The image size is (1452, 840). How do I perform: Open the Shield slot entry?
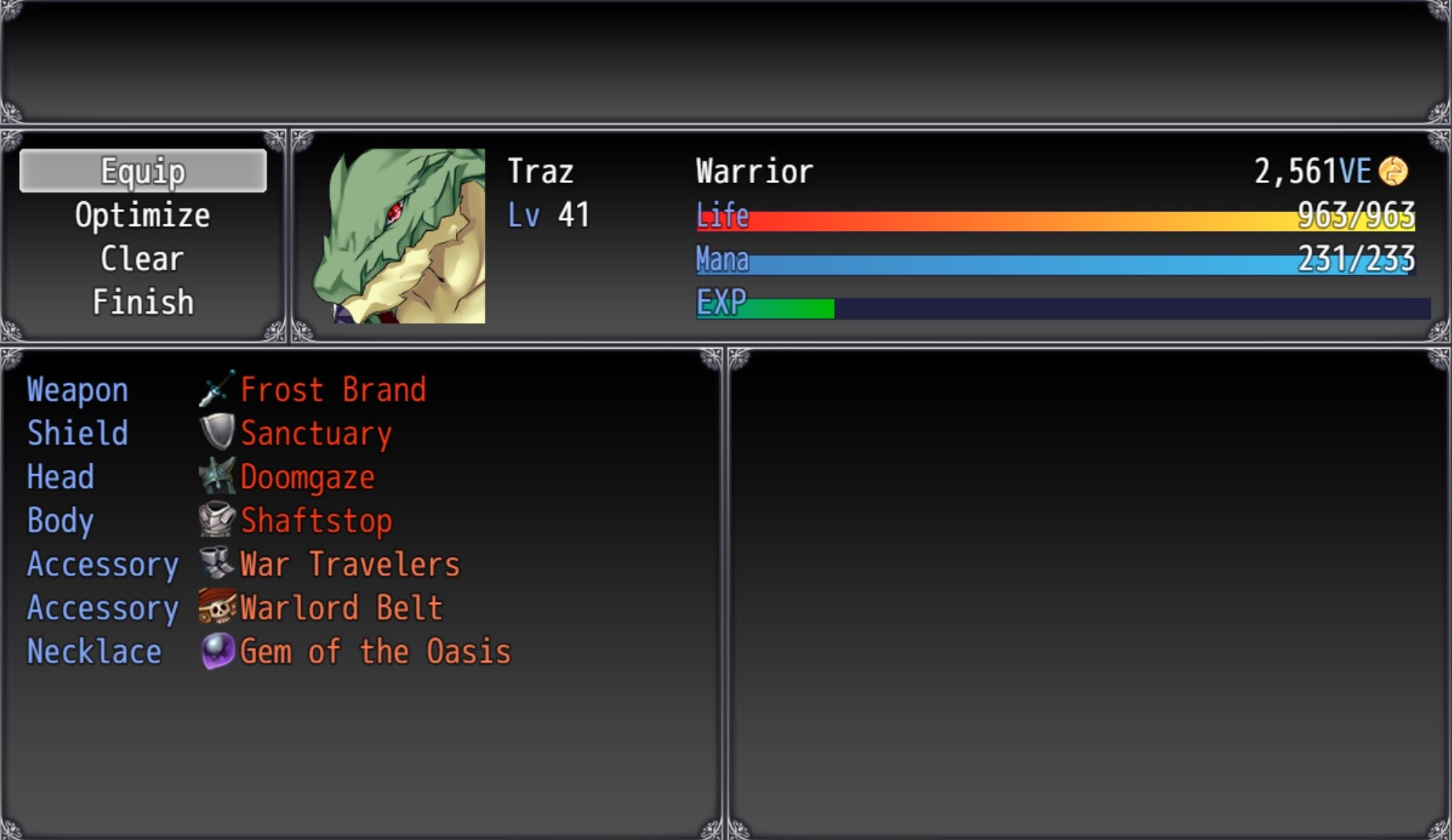tap(77, 432)
